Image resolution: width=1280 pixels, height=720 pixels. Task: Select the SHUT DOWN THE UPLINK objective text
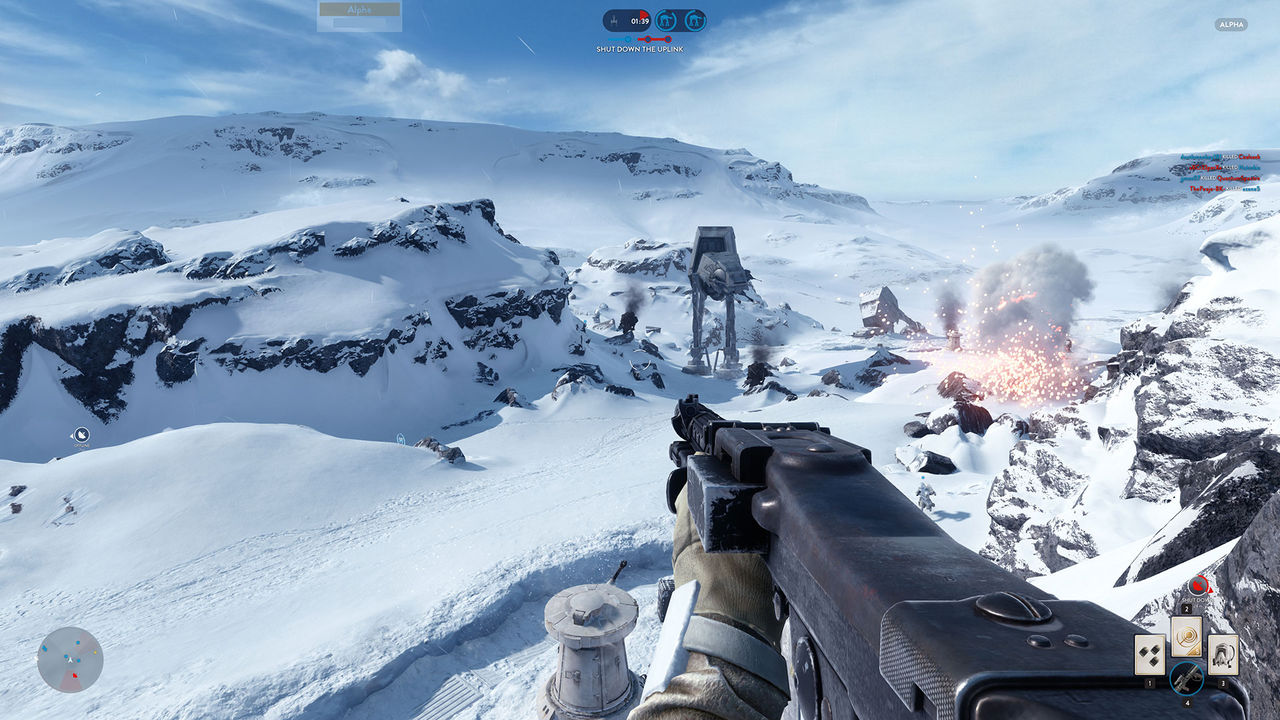pyautogui.click(x=640, y=46)
